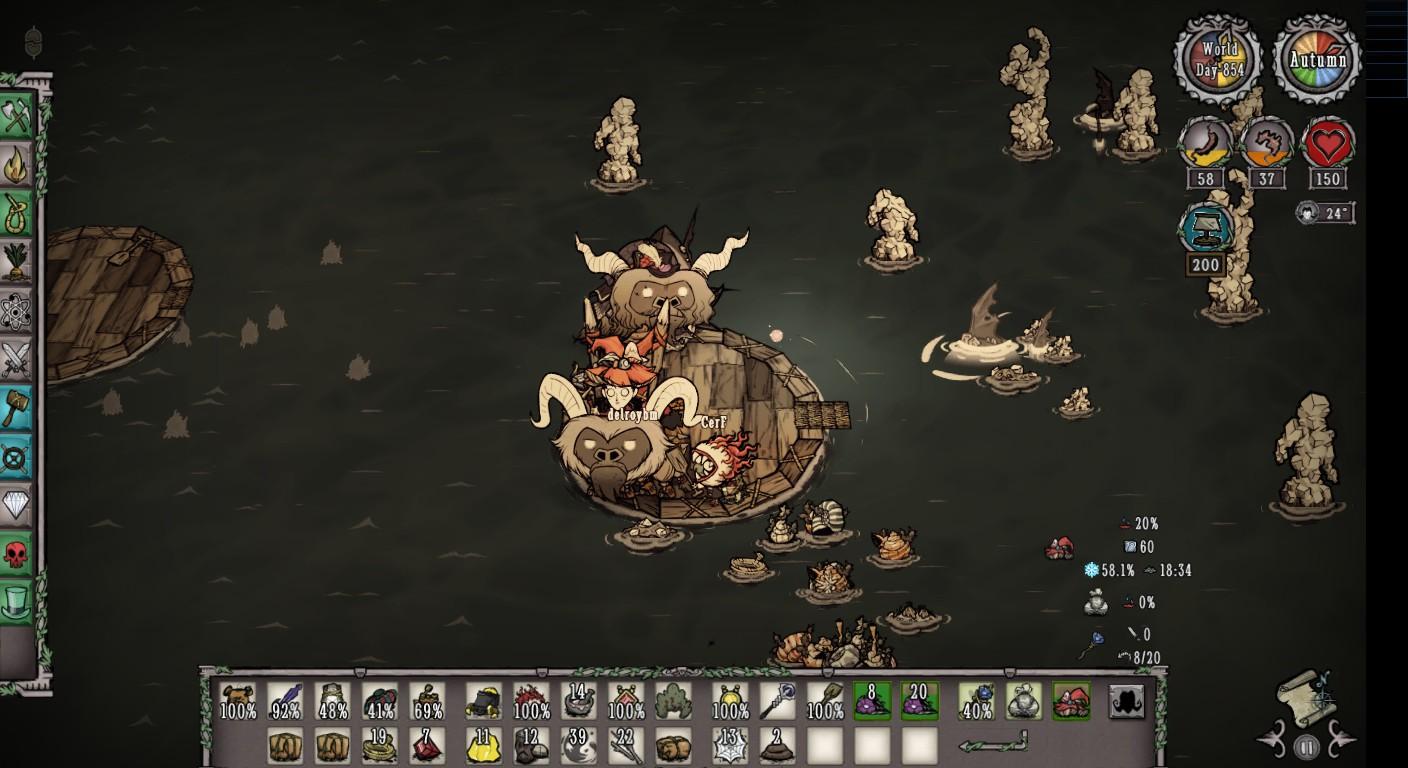
Task: Pick the red gem stack of 7
Action: click(429, 746)
